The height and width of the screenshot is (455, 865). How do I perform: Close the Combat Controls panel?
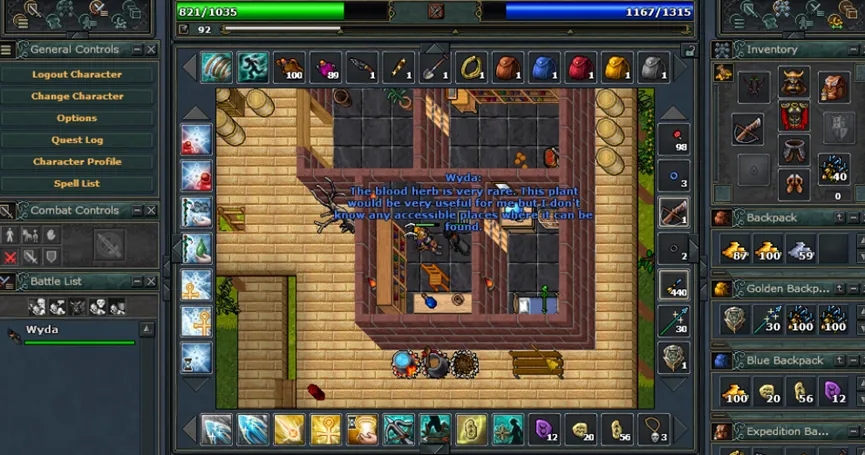pyautogui.click(x=151, y=210)
